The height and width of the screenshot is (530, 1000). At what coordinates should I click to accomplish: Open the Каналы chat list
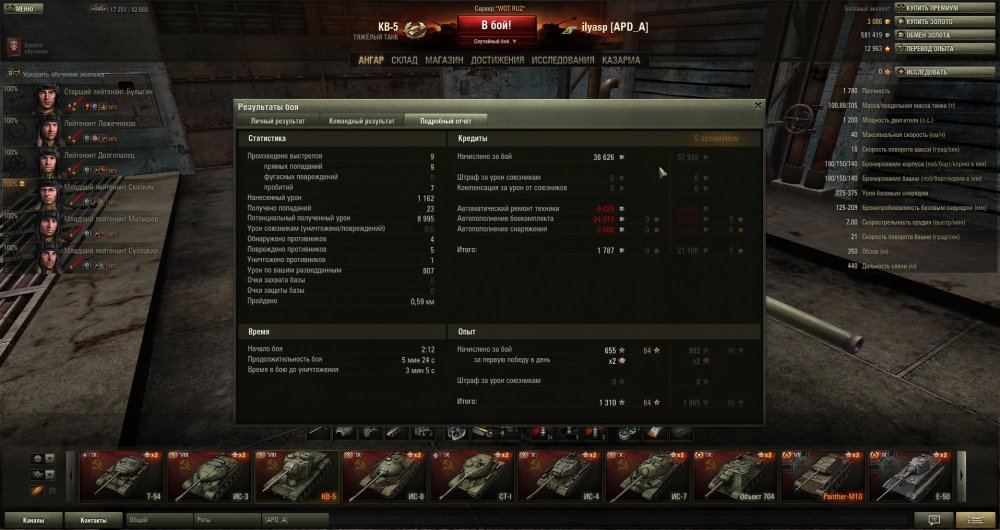[x=33, y=520]
